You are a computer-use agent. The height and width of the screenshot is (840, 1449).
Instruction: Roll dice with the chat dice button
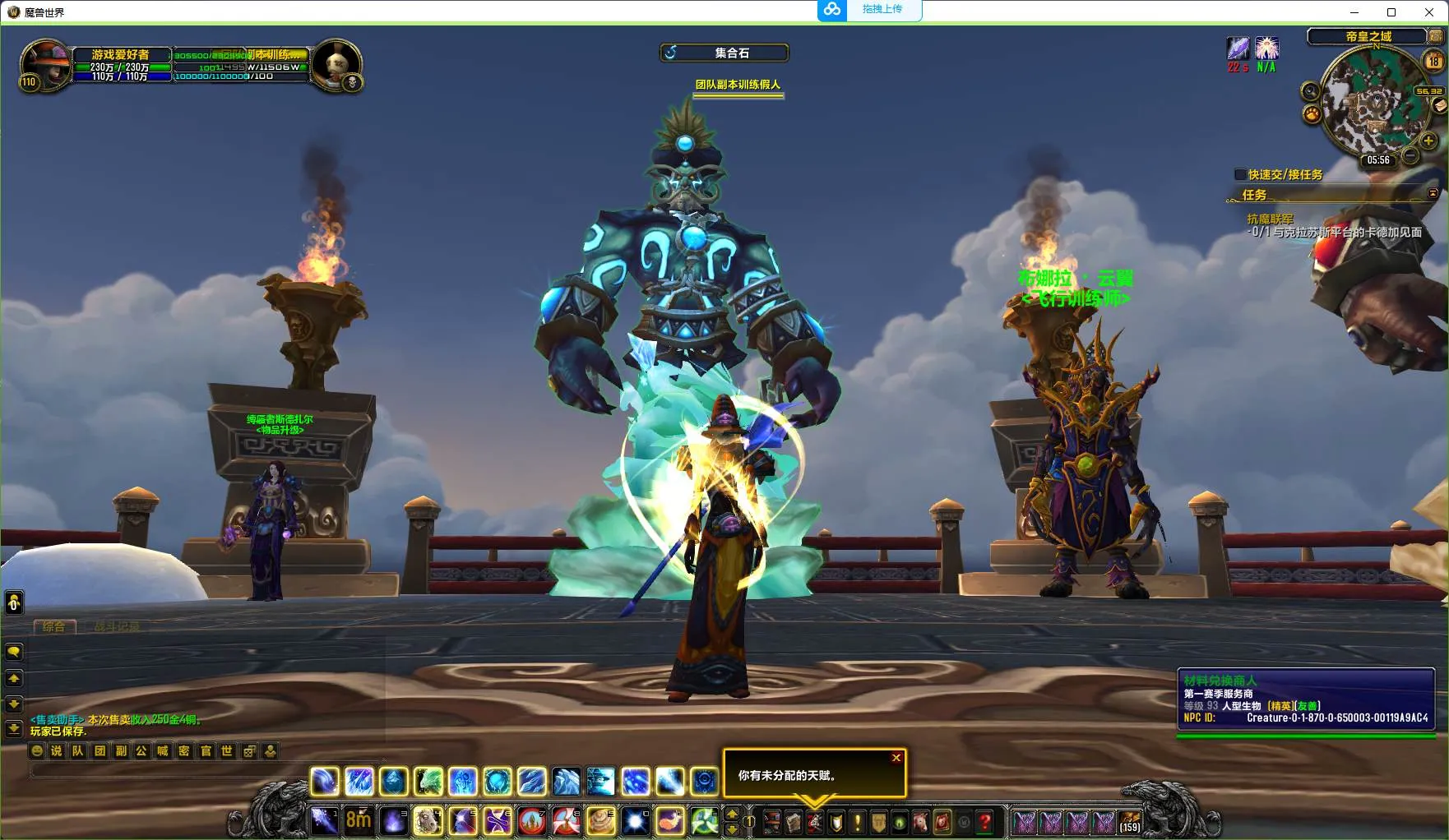point(248,750)
